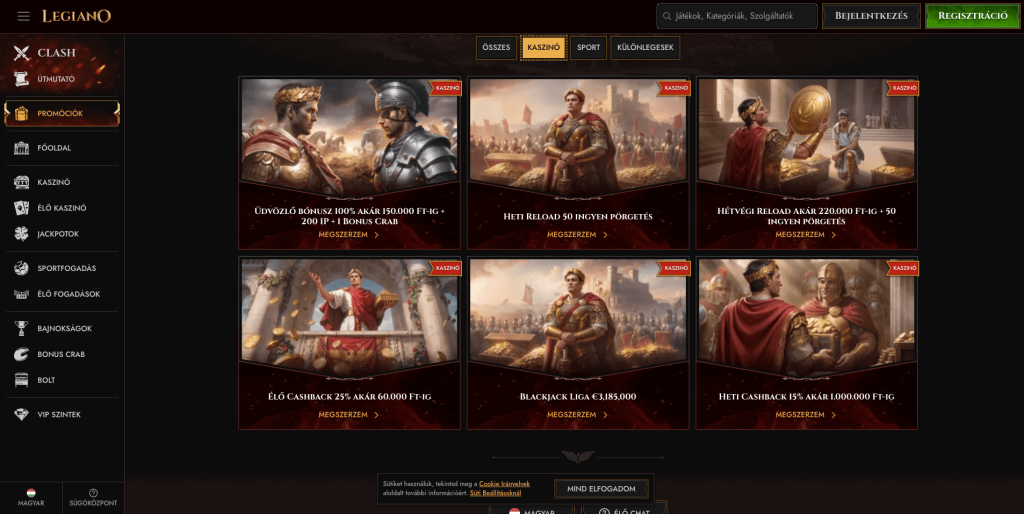Image resolution: width=1024 pixels, height=514 pixels.
Task: Switch to the Összes tab
Action: (496, 47)
